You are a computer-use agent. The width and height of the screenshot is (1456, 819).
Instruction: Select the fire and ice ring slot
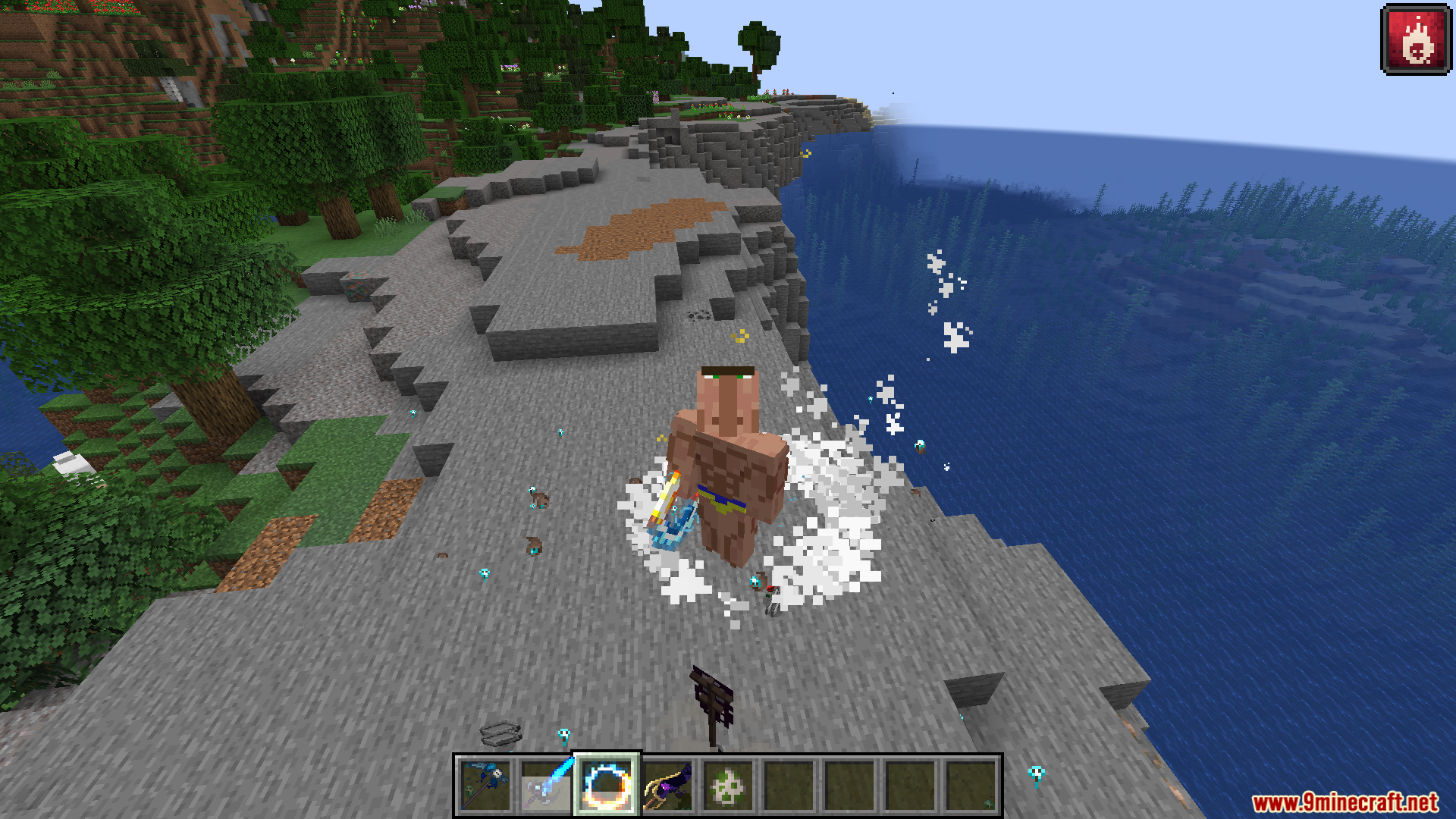[x=607, y=786]
